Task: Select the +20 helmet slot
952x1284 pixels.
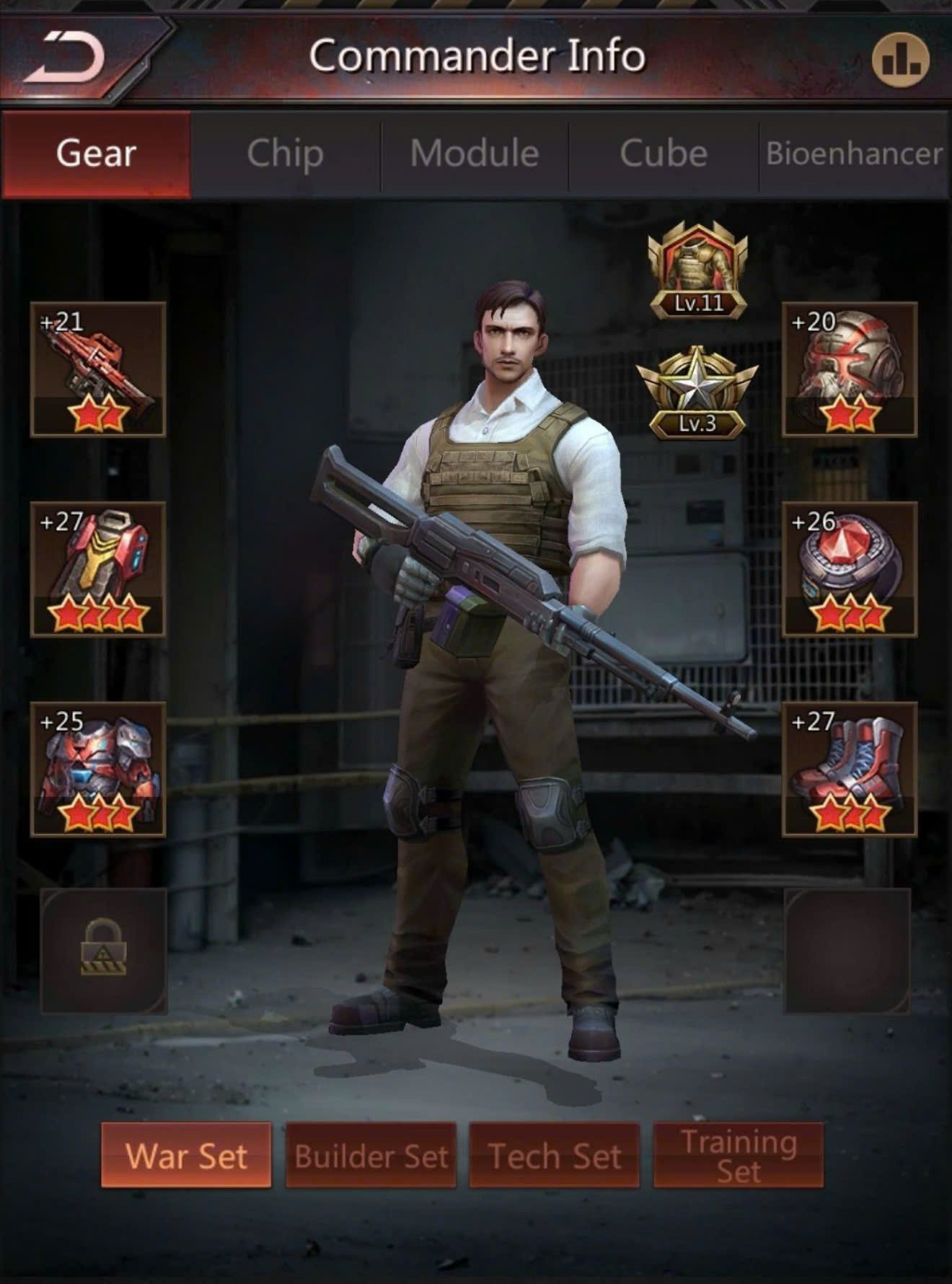Action: coord(850,369)
